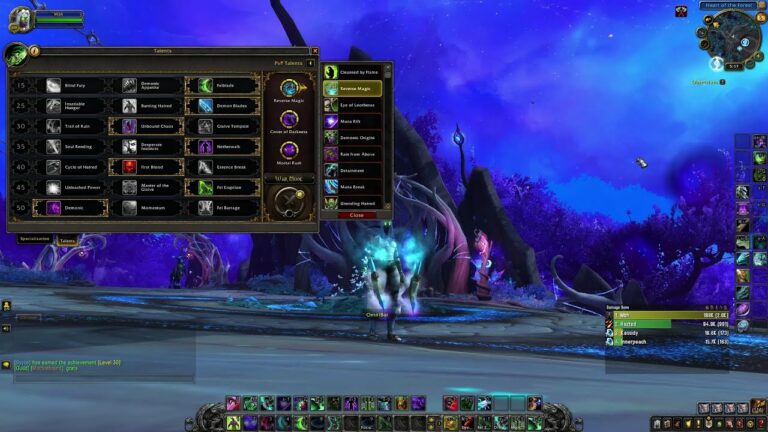Switch to the Specialization tab

click(35, 240)
